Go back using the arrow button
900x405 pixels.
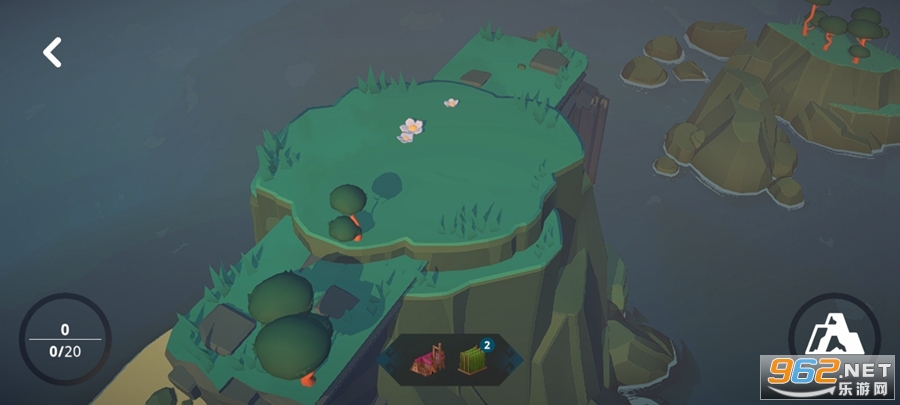(x=52, y=52)
